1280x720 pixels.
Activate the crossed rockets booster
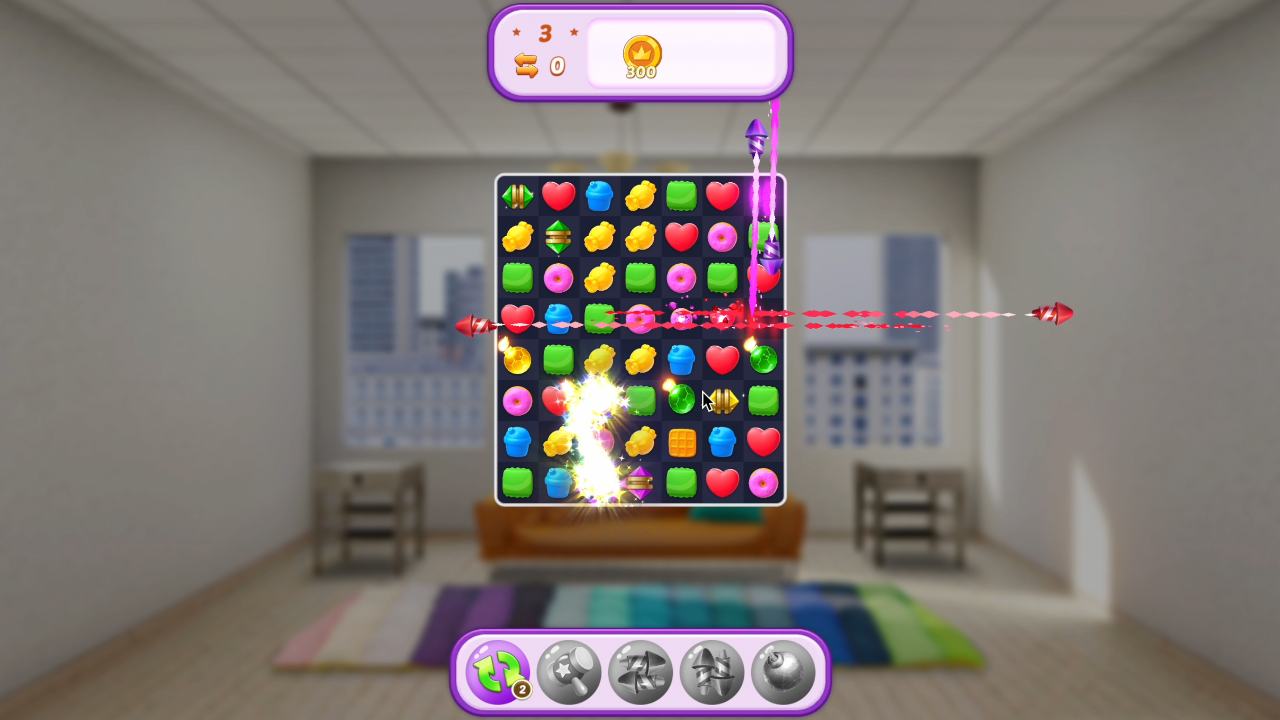click(x=640, y=672)
